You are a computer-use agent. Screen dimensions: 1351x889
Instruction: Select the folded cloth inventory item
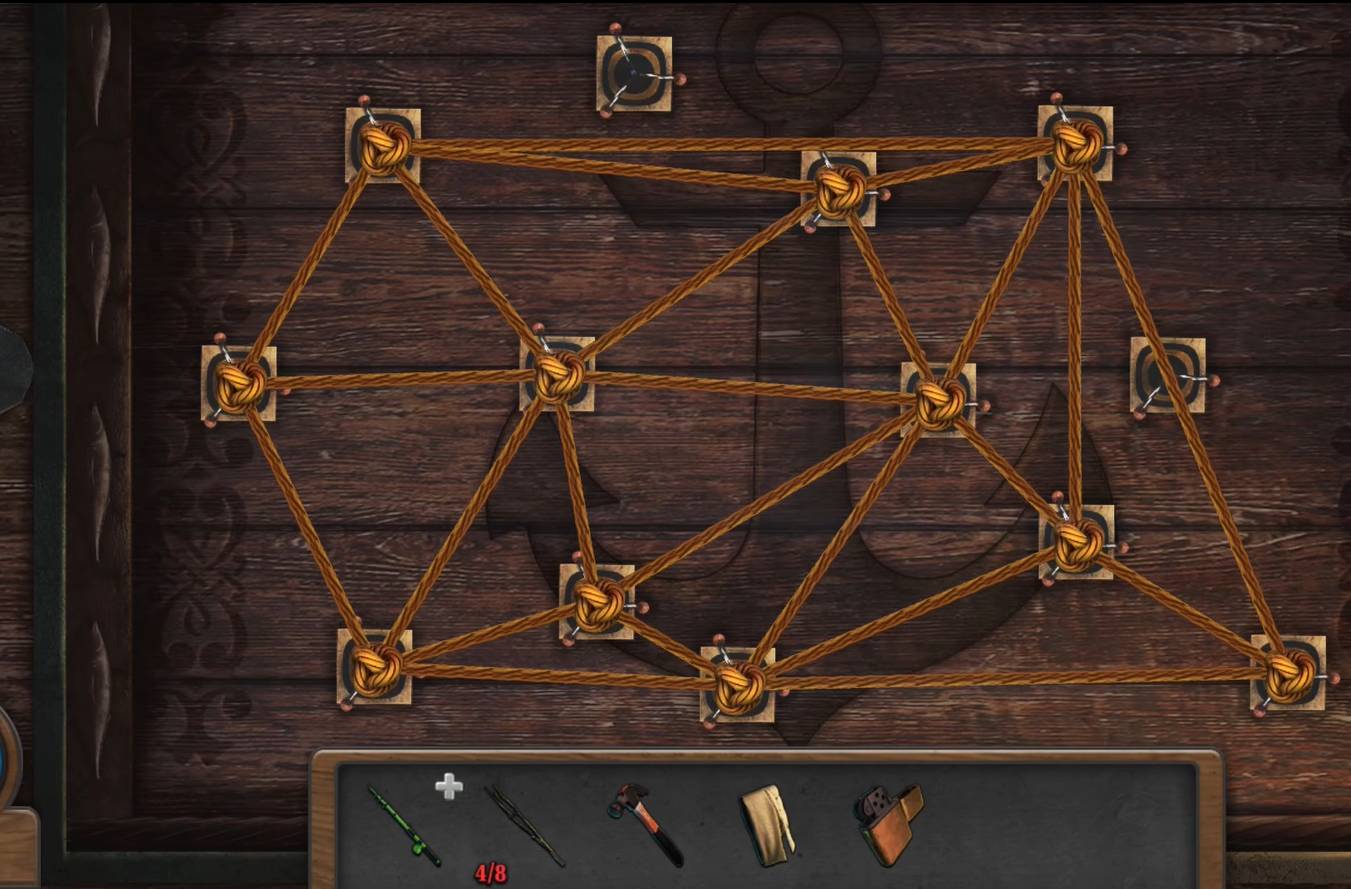[x=767, y=823]
